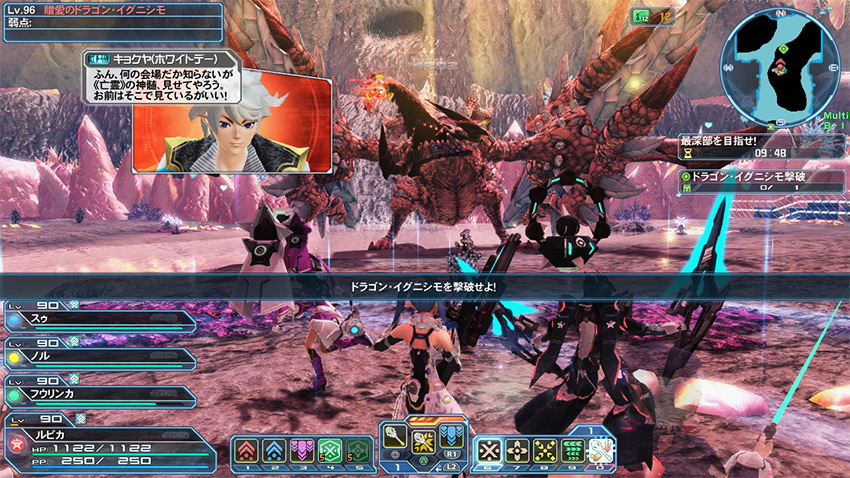Select the yellow inward arrows skill

pyautogui.click(x=546, y=452)
